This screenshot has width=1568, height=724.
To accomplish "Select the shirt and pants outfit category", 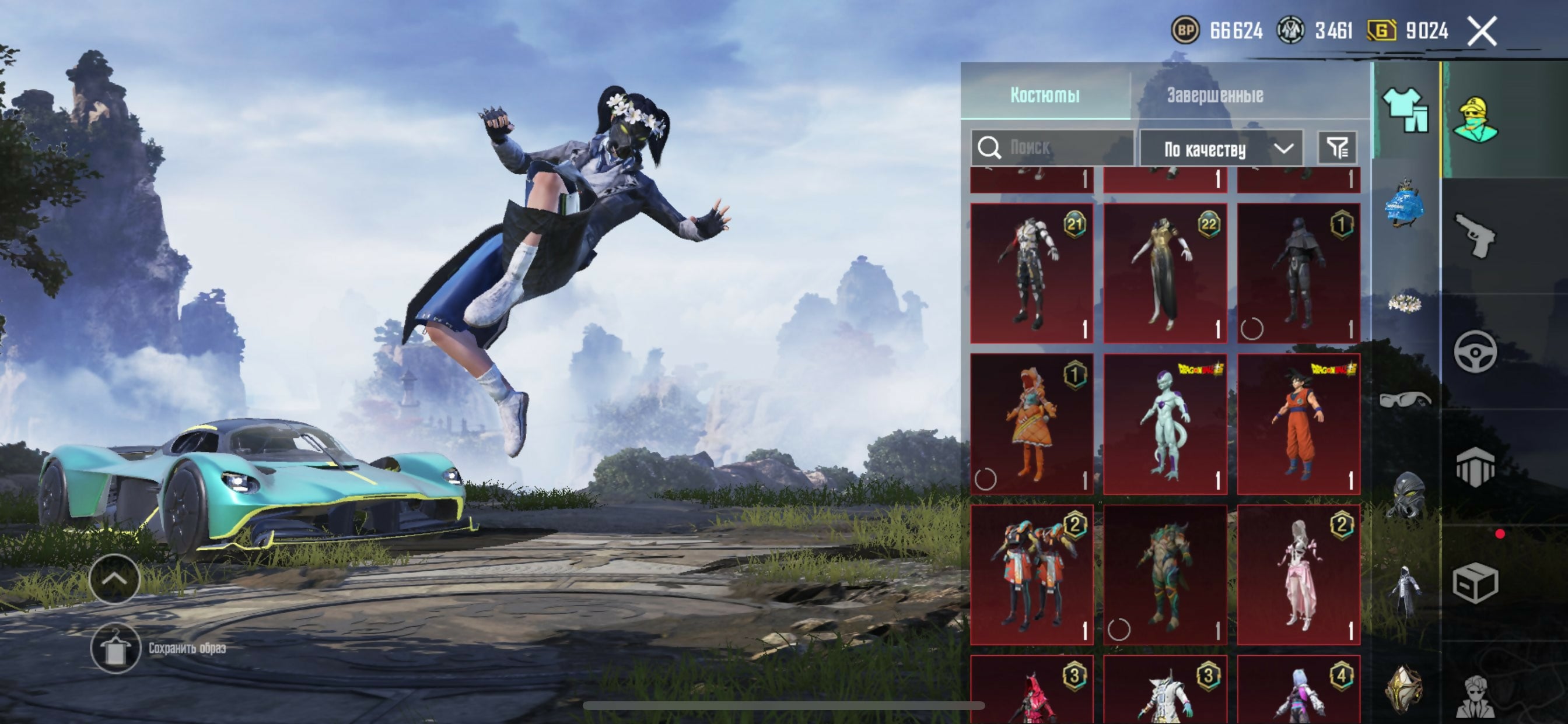I will click(1405, 110).
